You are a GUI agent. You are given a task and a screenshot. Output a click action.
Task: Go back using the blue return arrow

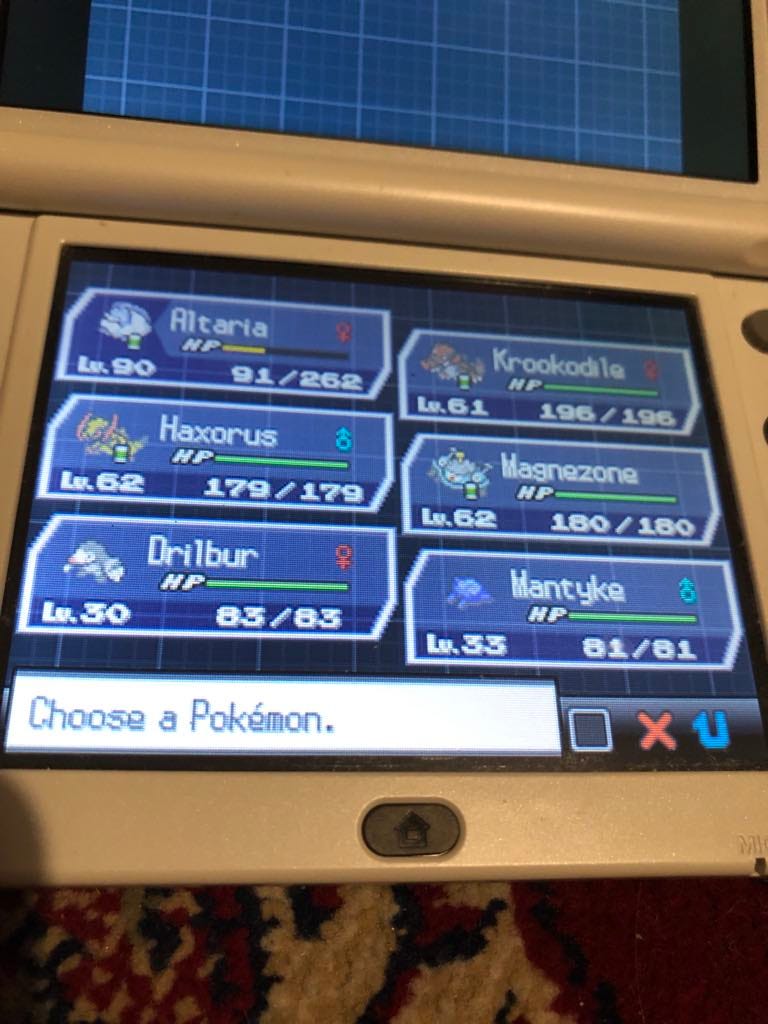[x=712, y=731]
